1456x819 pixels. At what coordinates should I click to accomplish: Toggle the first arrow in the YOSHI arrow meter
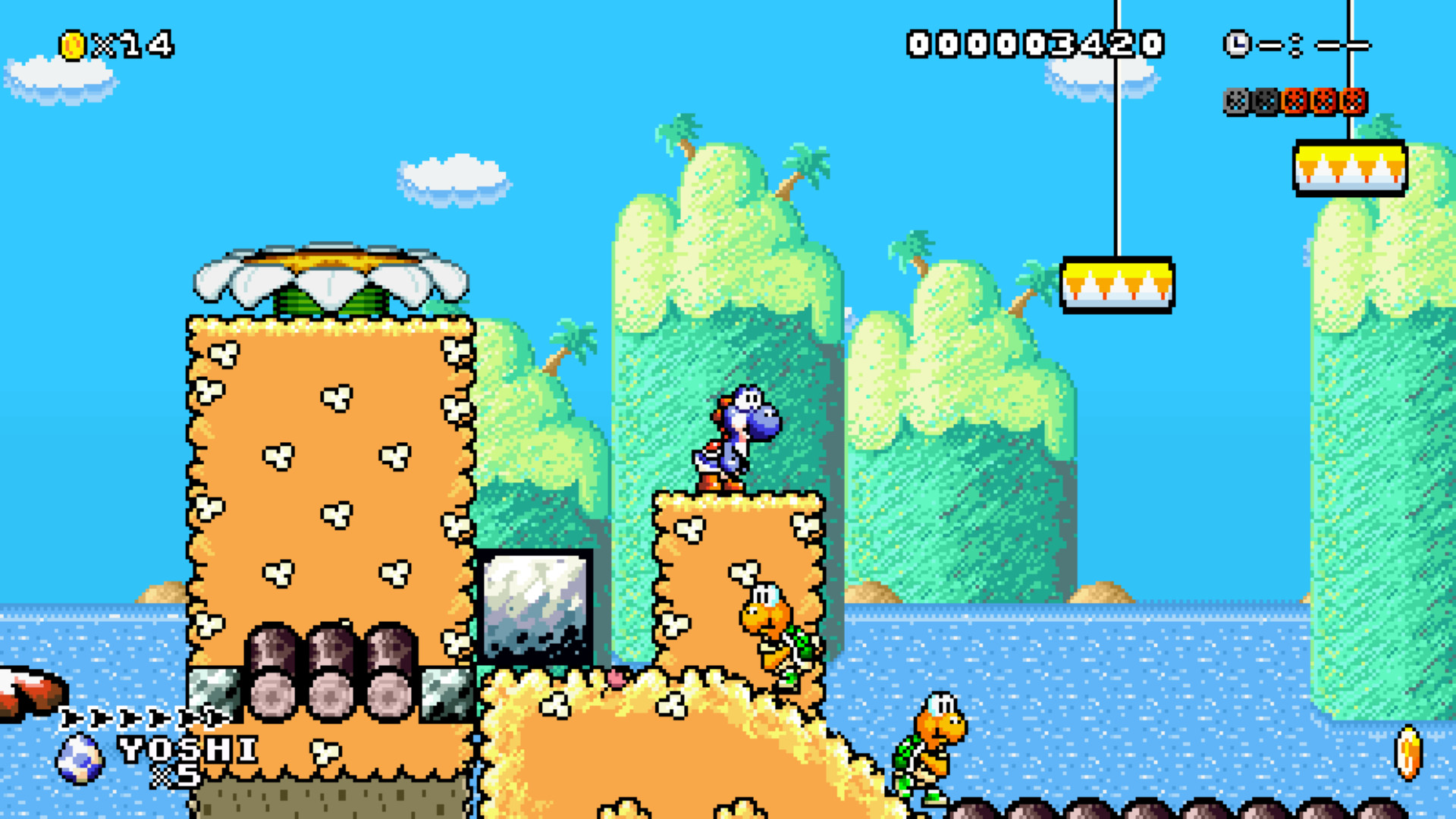click(72, 717)
